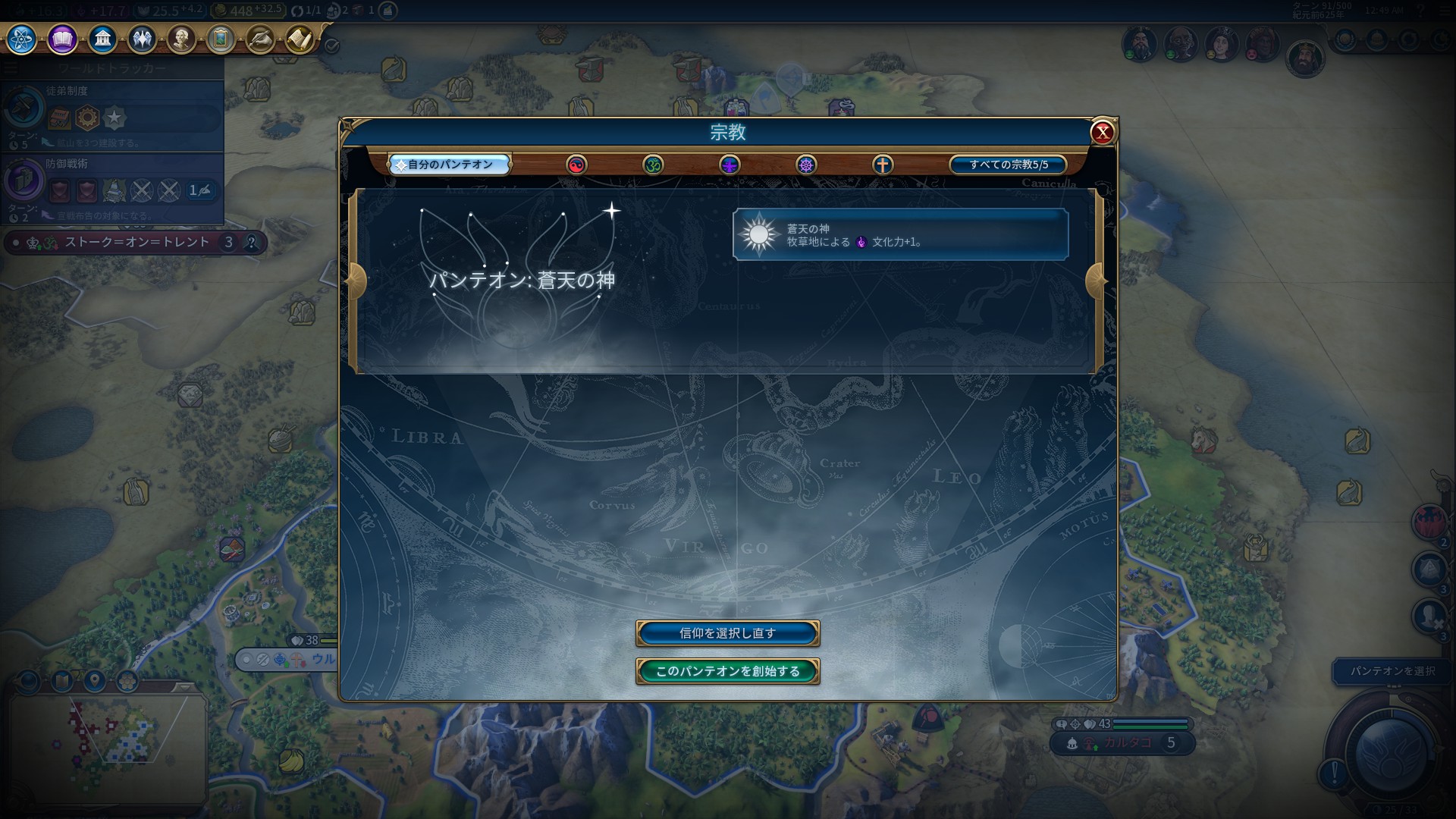1456x819 pixels.
Task: Switch to the 自分のパンテオン tab
Action: pos(450,165)
